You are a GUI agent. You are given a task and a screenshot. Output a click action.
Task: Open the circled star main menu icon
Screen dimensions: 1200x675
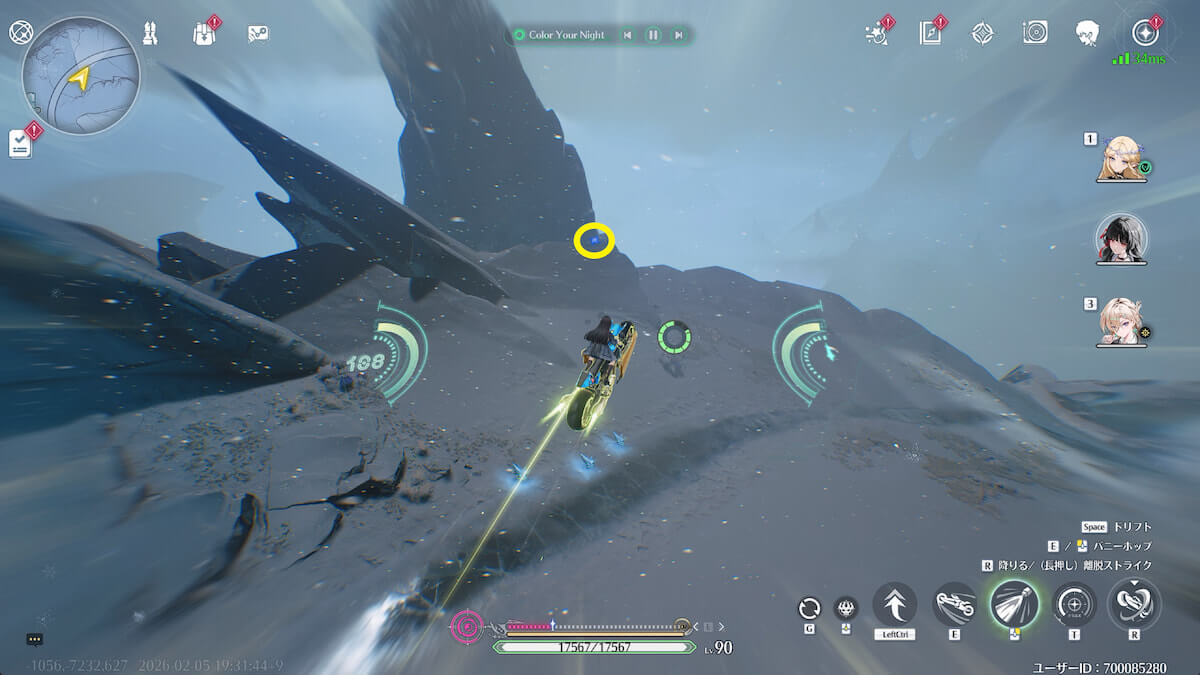click(x=1143, y=32)
